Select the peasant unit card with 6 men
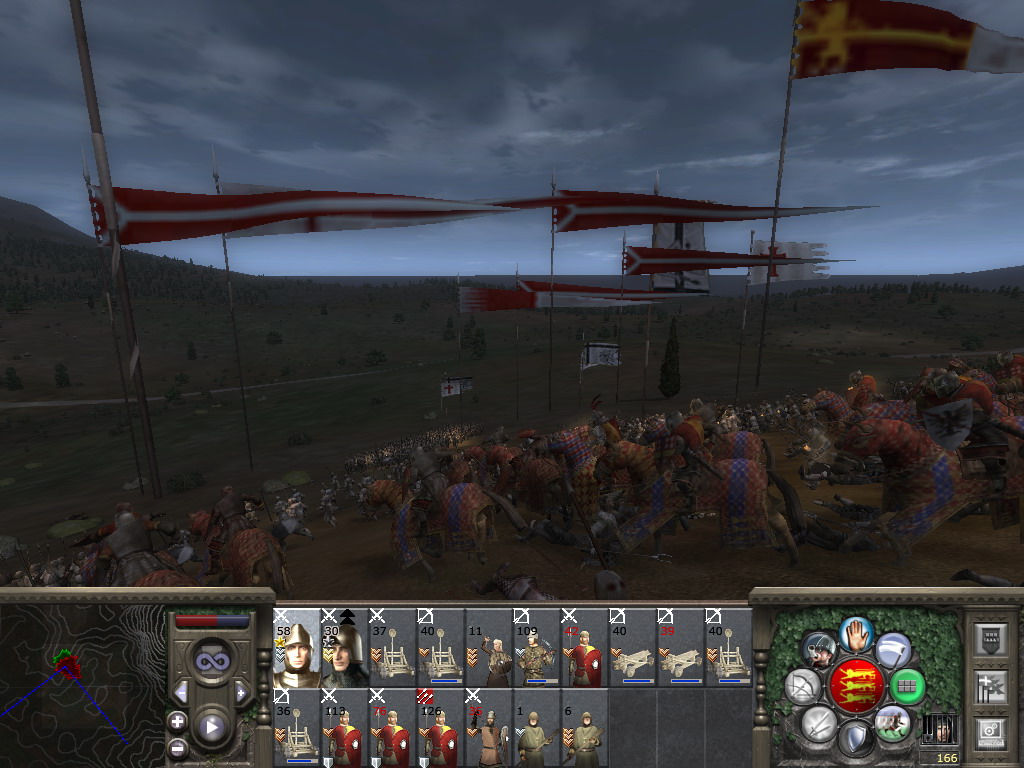This screenshot has height=768, width=1024. coord(584,728)
